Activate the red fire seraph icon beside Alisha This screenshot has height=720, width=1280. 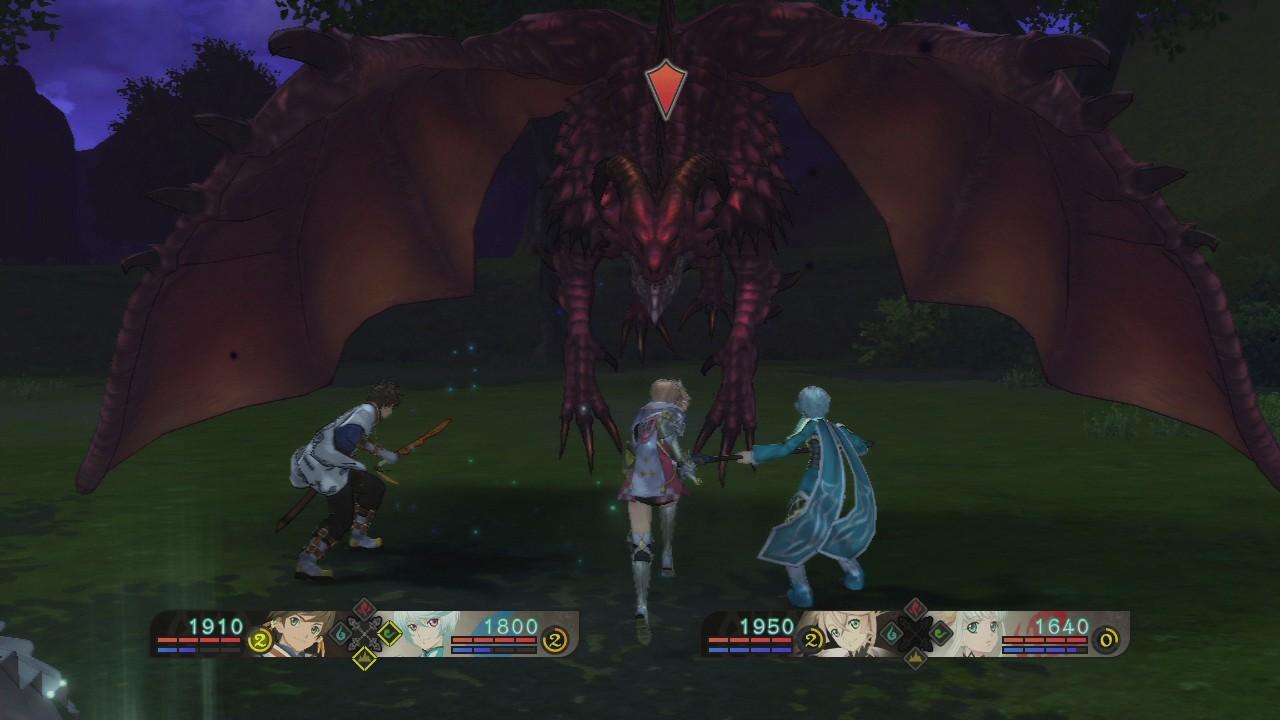point(915,610)
